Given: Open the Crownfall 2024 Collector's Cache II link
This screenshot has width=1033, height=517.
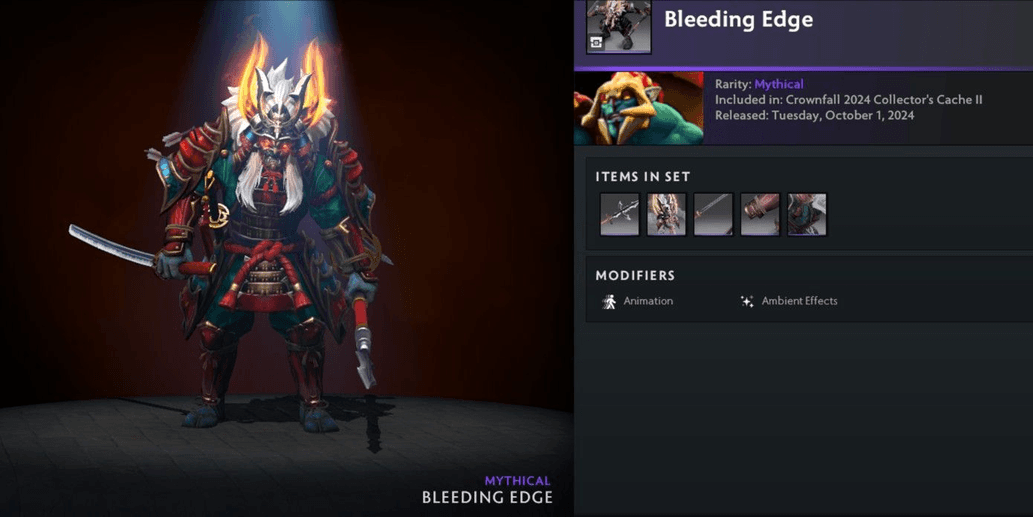Looking at the screenshot, I should 864,100.
